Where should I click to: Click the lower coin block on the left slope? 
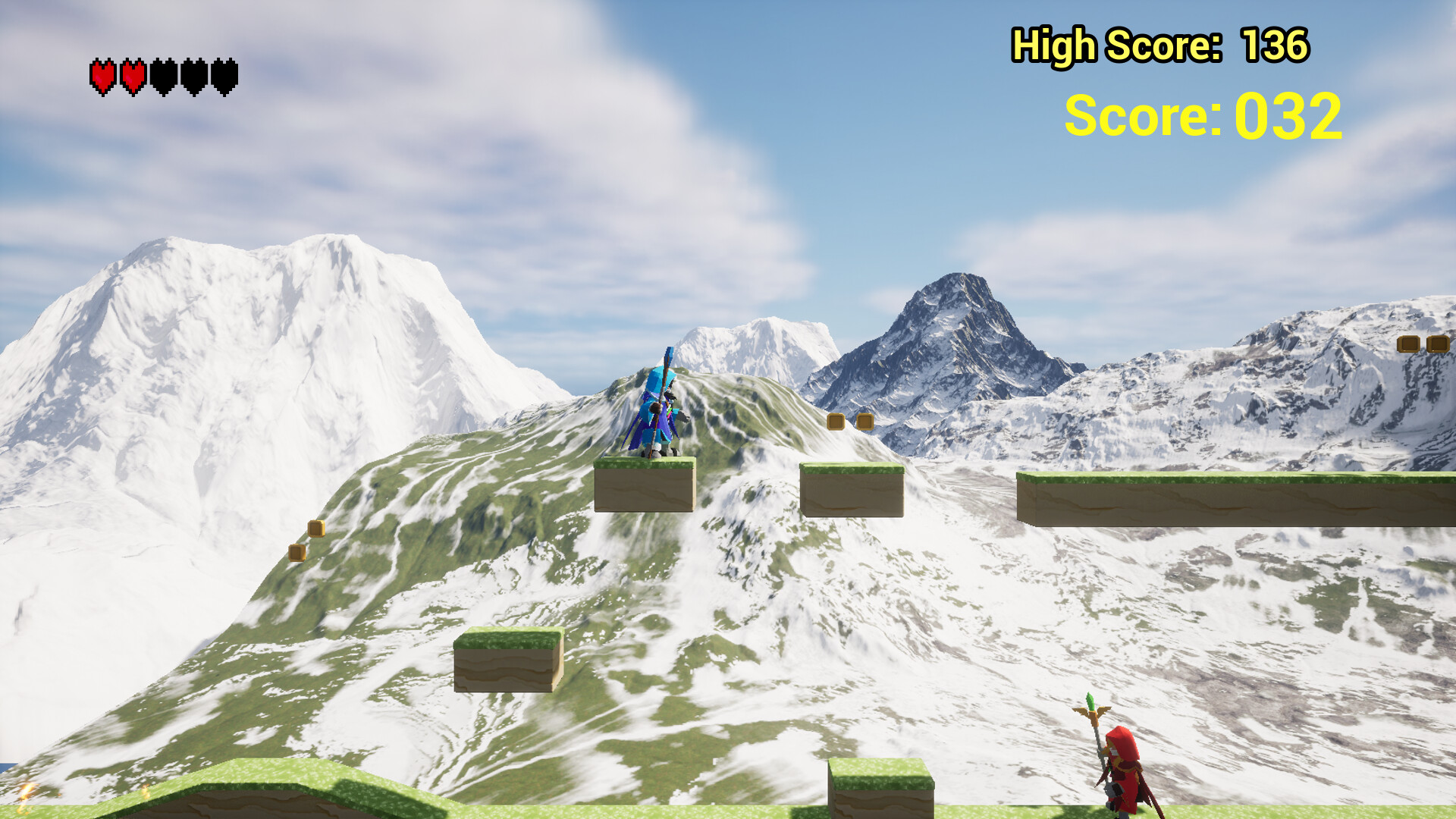[x=297, y=553]
